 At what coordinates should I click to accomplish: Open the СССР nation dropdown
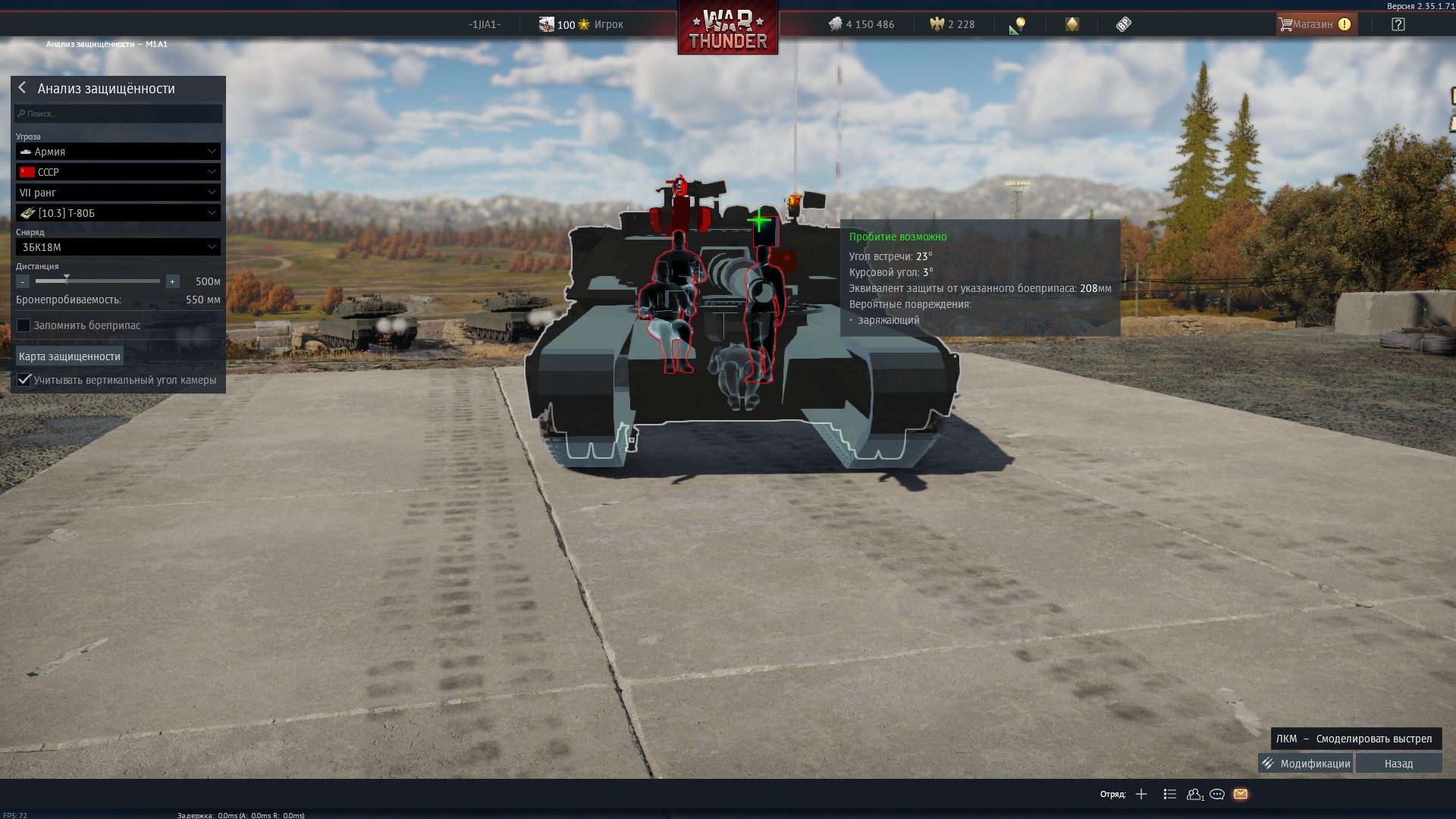[x=118, y=172]
